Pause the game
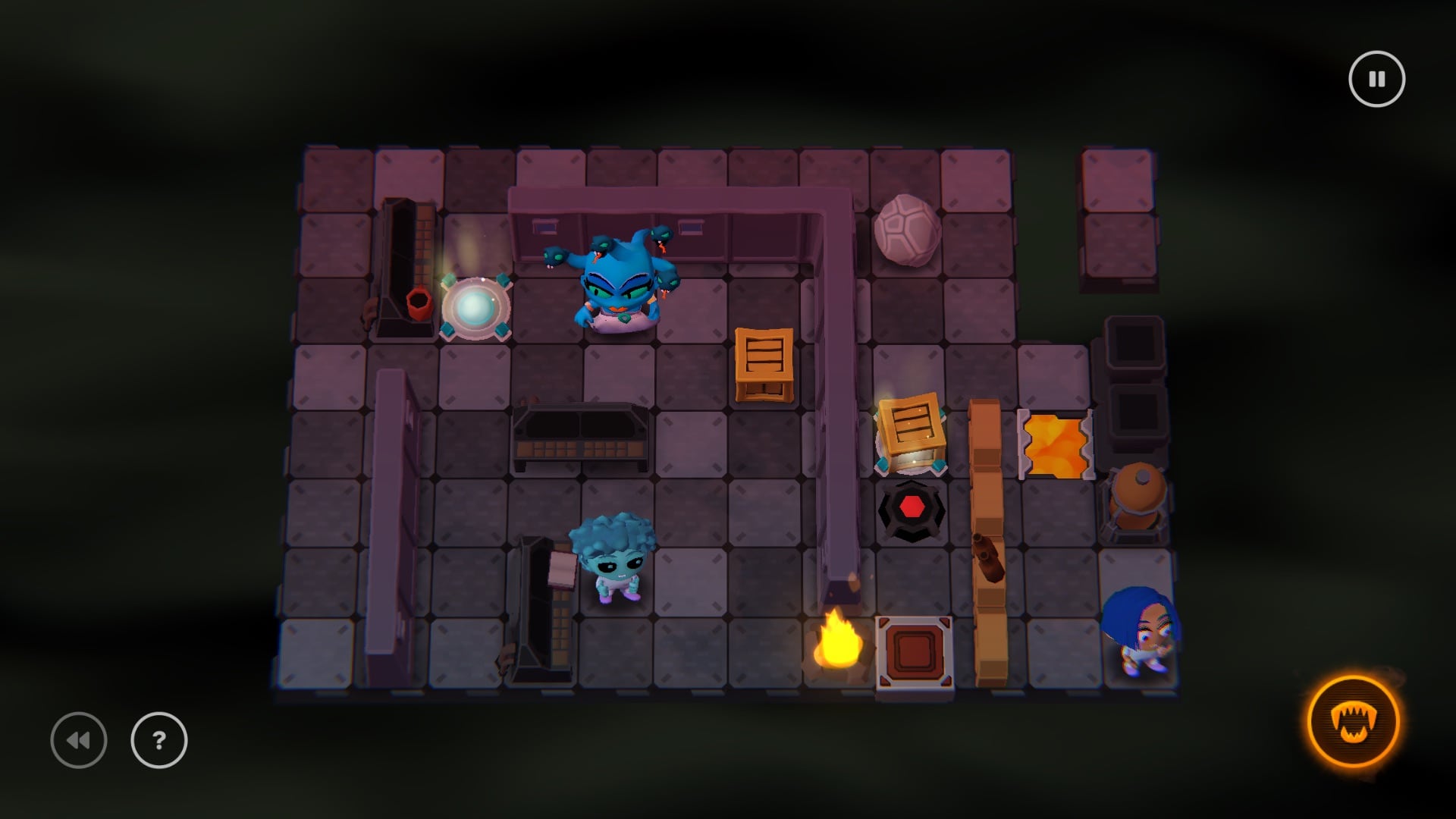This screenshot has height=819, width=1456. 1376,79
